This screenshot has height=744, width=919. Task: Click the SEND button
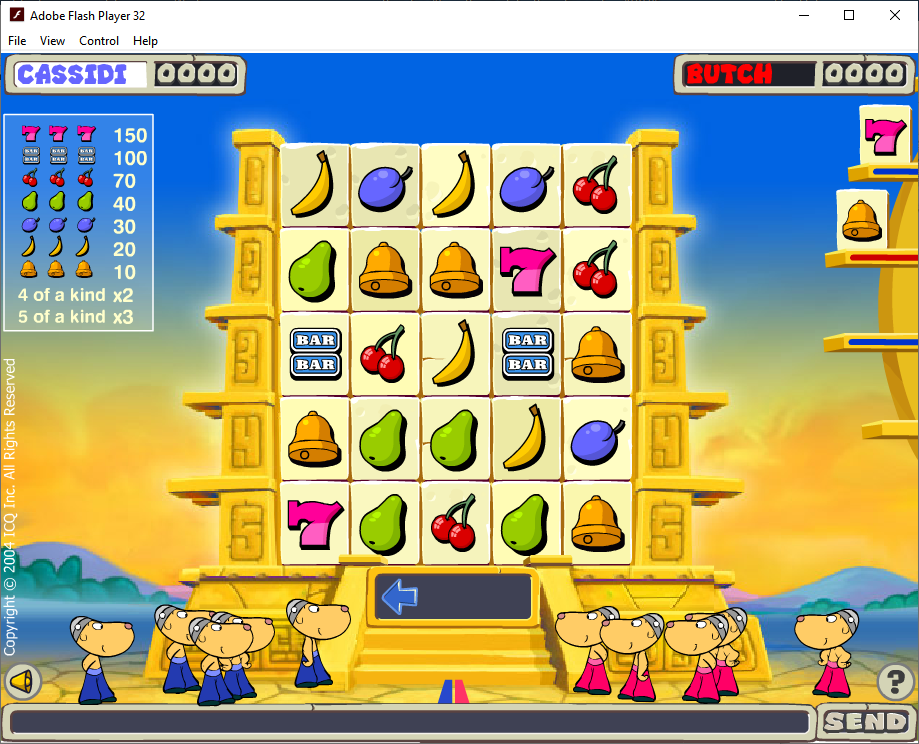tap(866, 721)
